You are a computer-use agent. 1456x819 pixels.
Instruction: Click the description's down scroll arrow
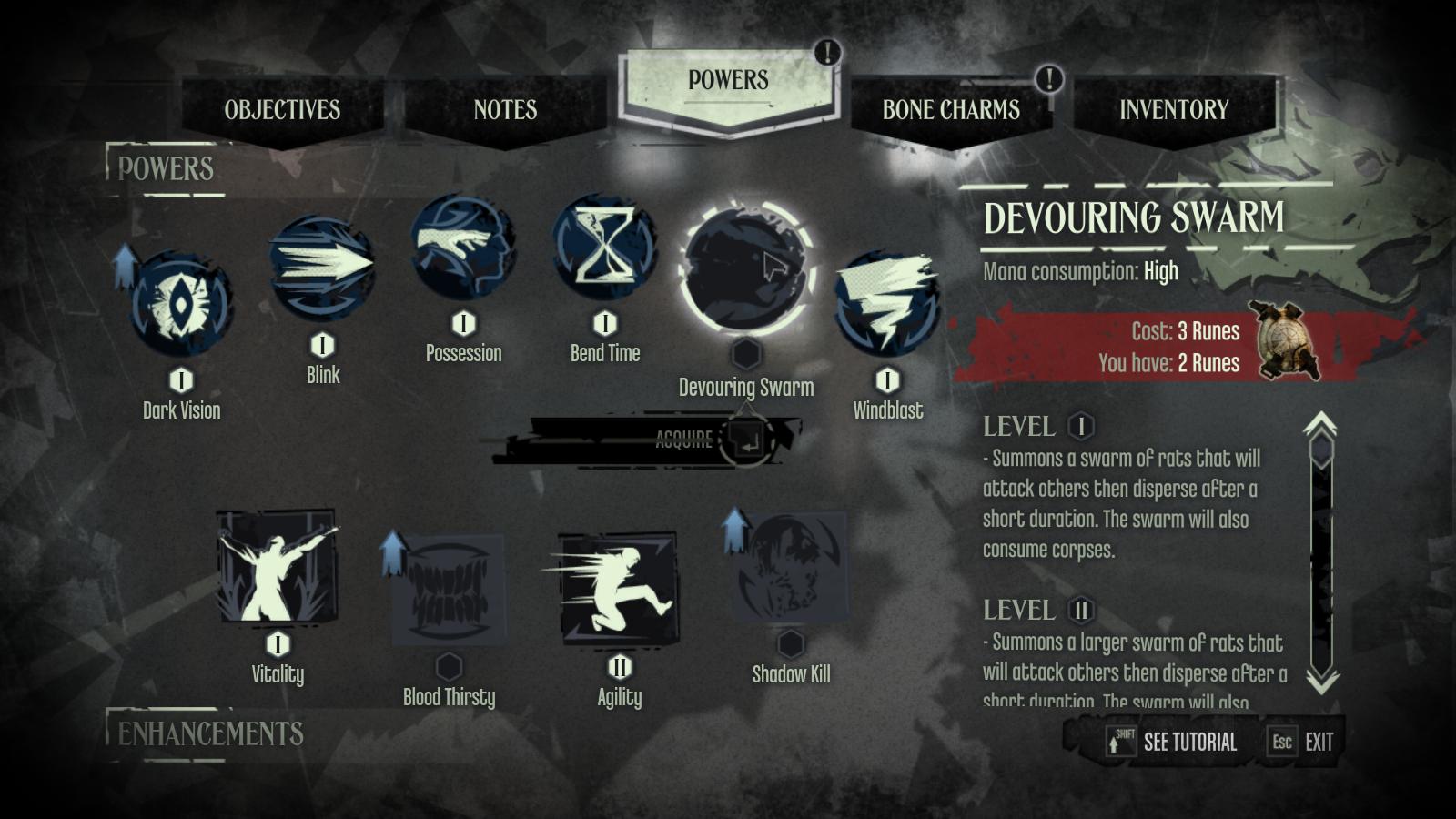pyautogui.click(x=1321, y=682)
